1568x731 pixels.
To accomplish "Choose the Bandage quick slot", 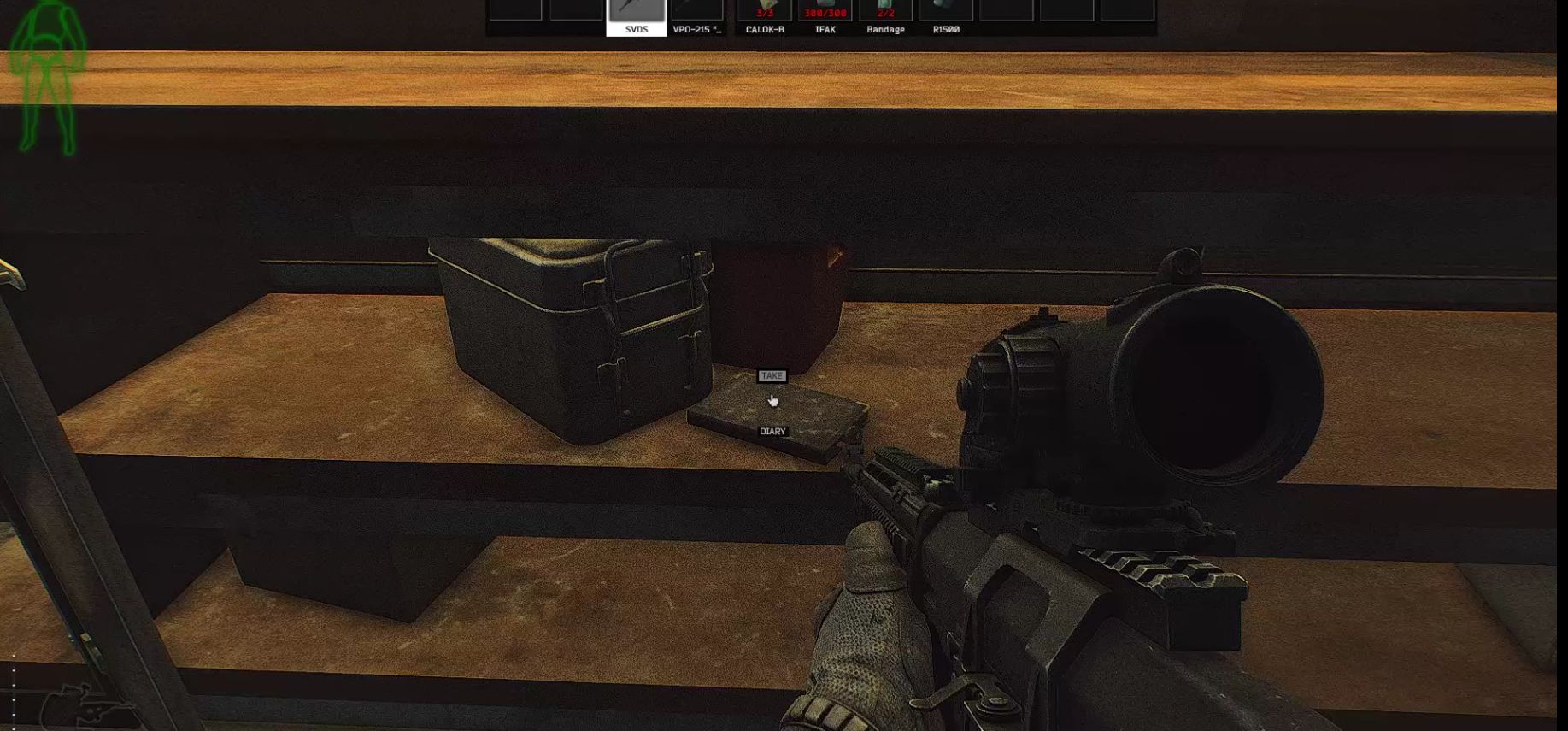I will coord(885,17).
